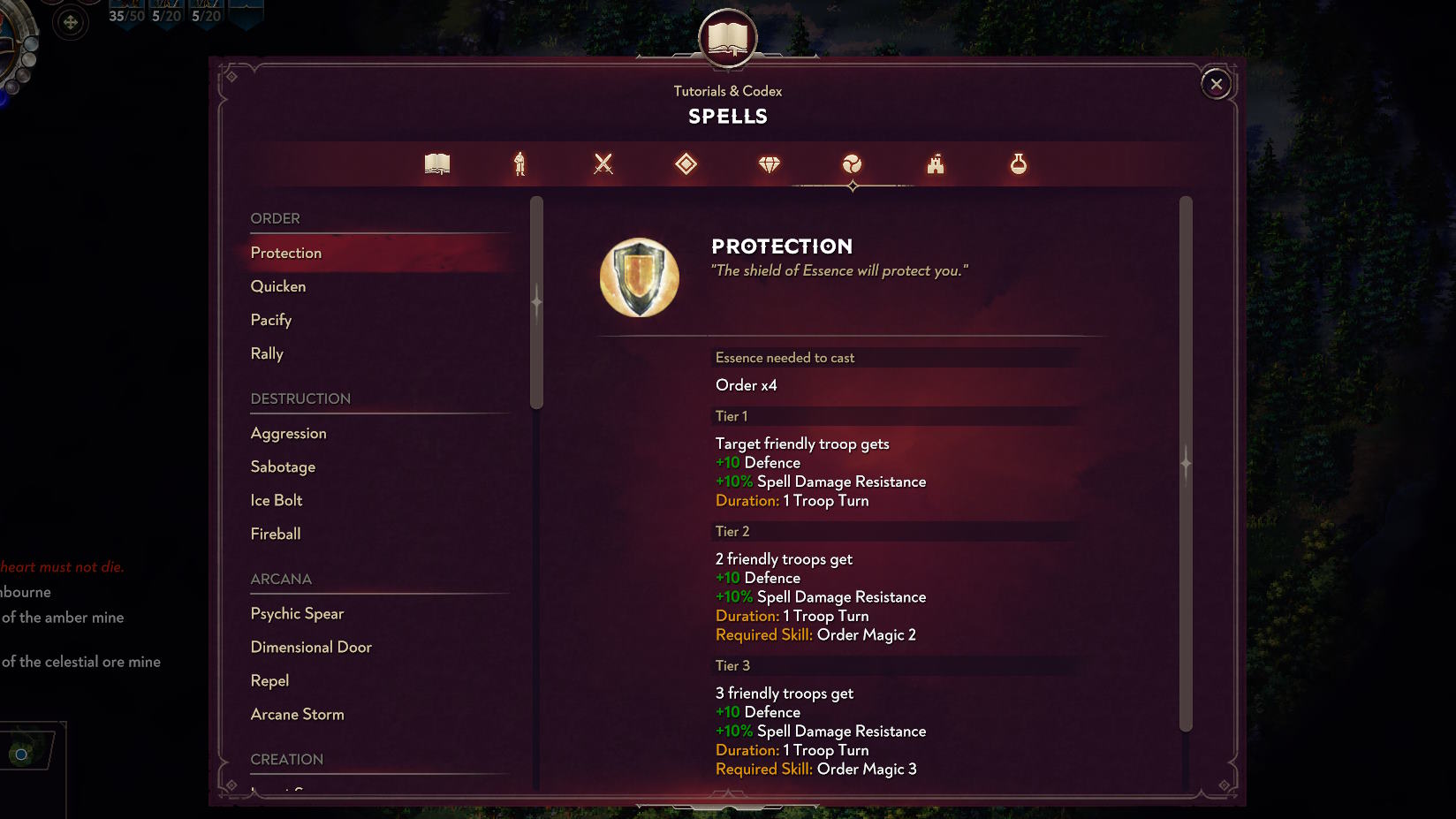Select Quicken in the Order spell list
The image size is (1456, 819).
[x=278, y=285]
